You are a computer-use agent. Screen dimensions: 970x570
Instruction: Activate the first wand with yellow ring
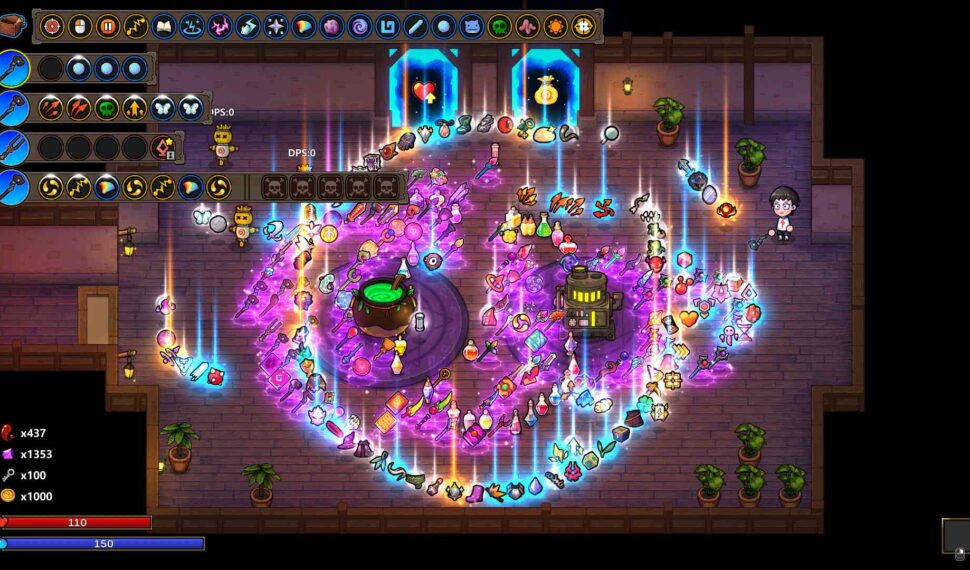click(x=14, y=68)
